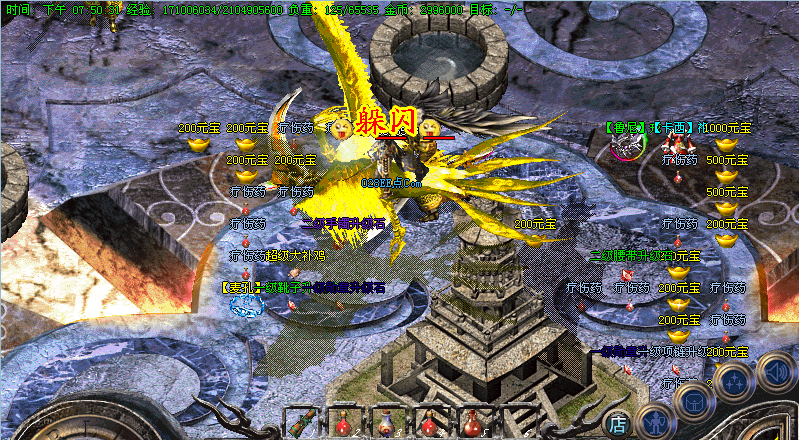Use the red potion in hotbar slot 2

coord(345,423)
